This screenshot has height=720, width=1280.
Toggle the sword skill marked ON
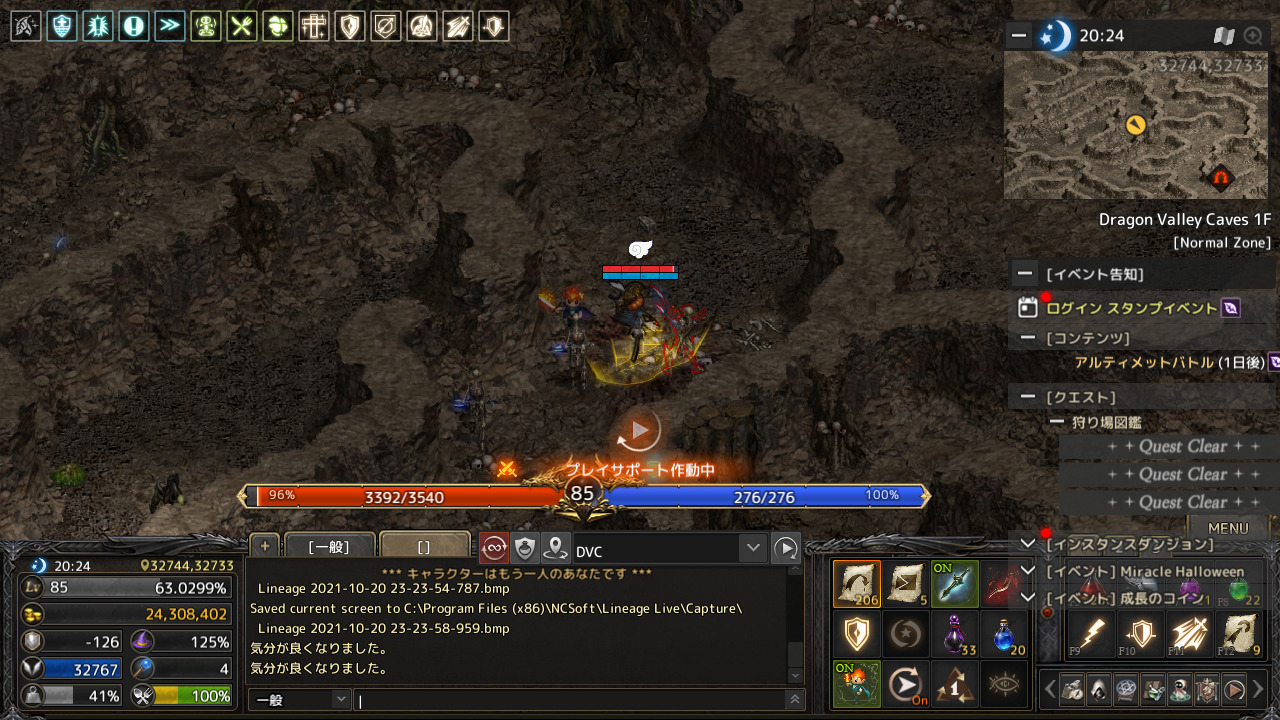[x=954, y=584]
